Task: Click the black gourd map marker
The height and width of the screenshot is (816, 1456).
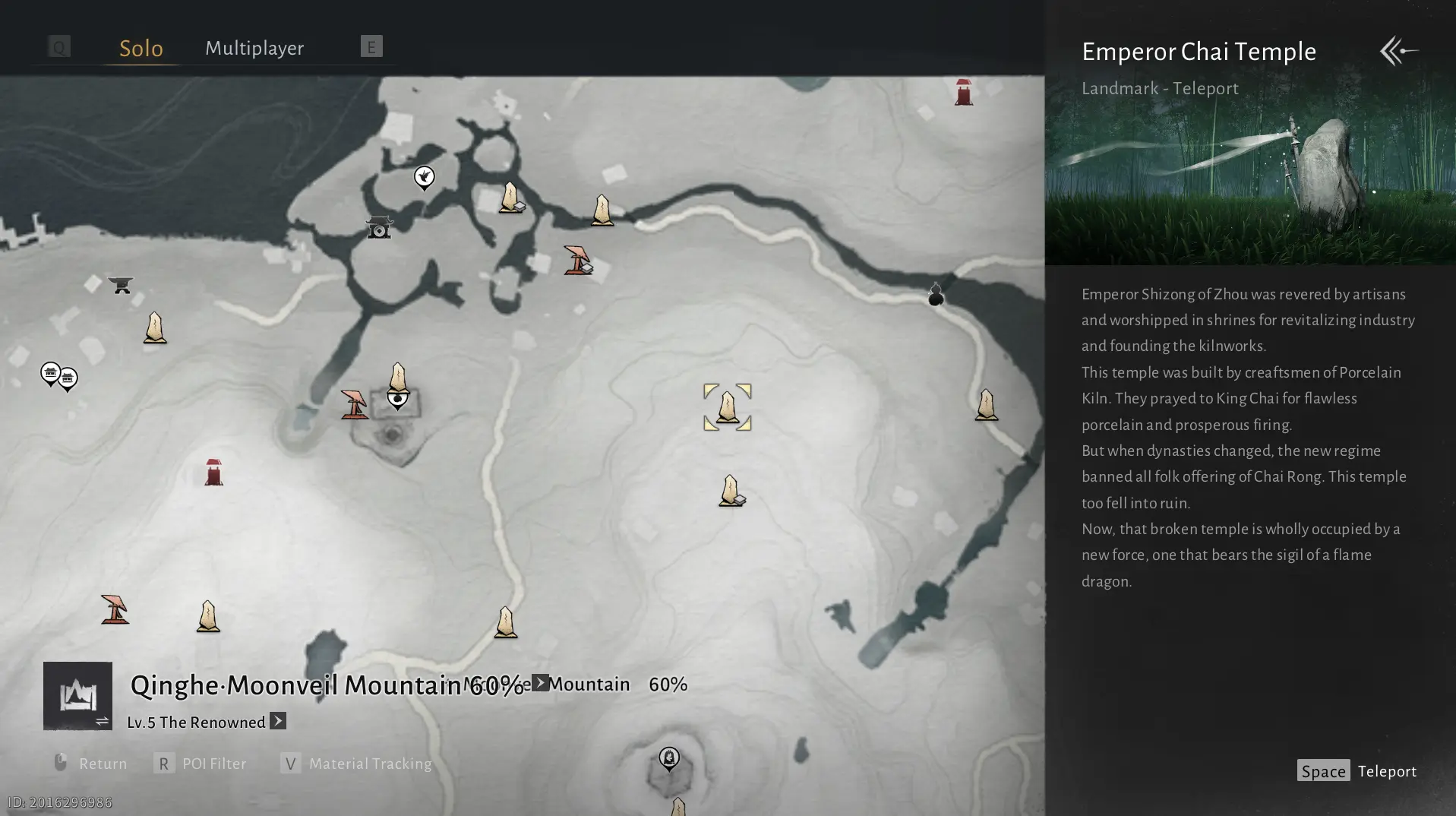Action: point(936,294)
